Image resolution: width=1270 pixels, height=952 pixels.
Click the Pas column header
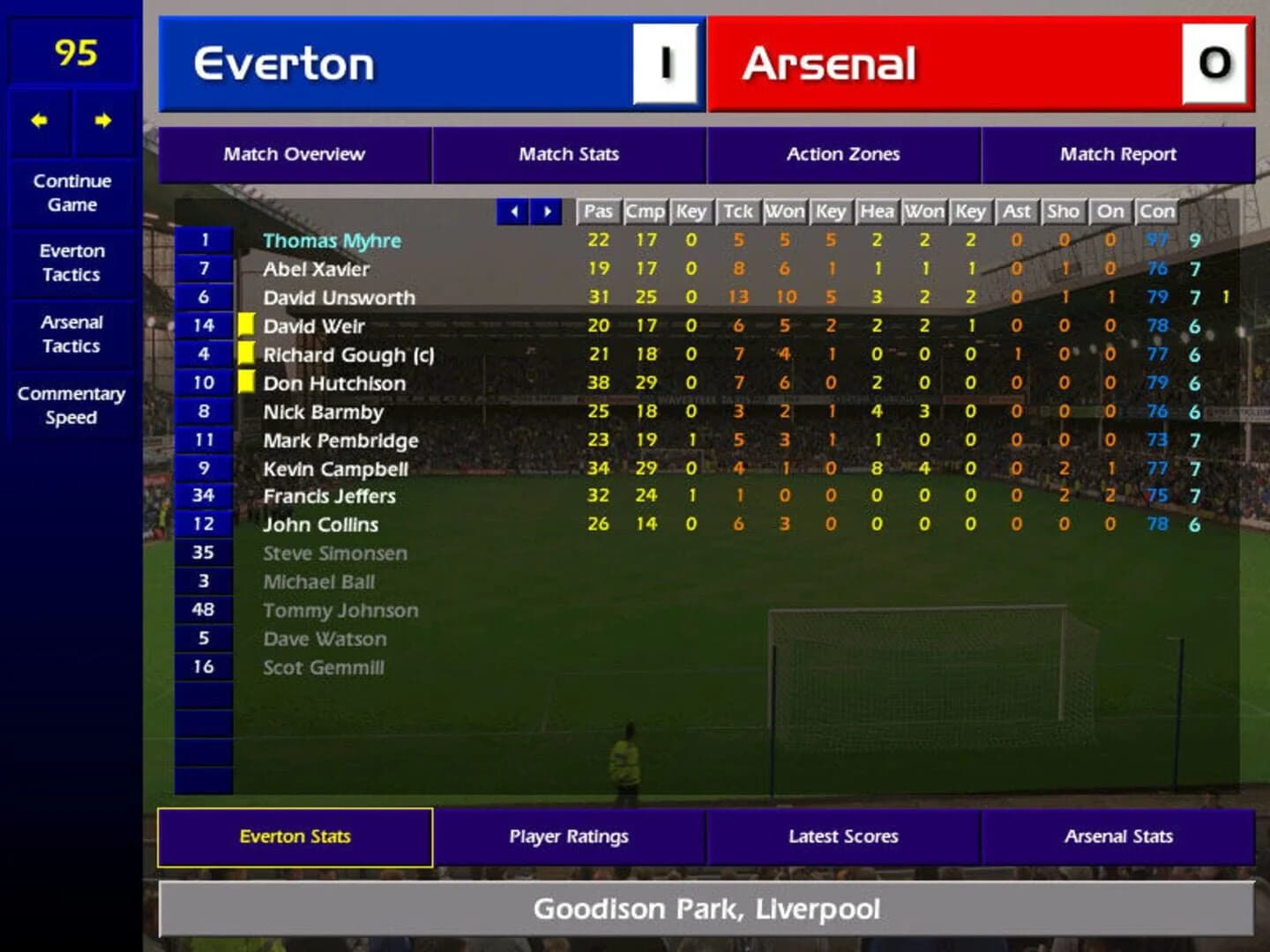(x=597, y=212)
